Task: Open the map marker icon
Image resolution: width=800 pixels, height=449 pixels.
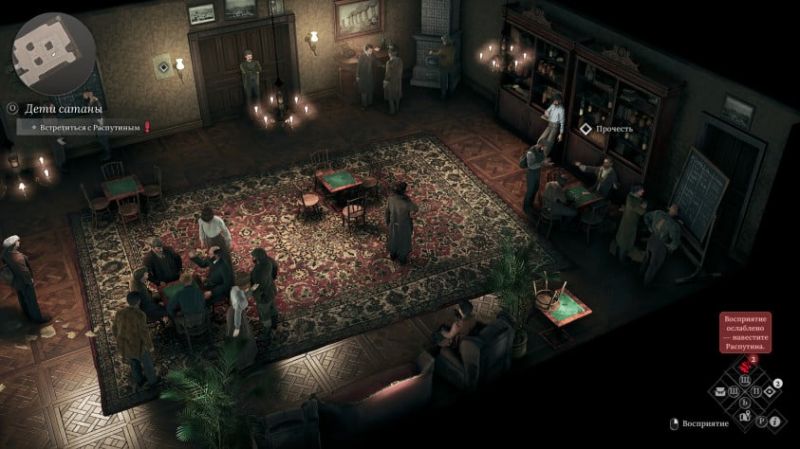Action: point(745,417)
